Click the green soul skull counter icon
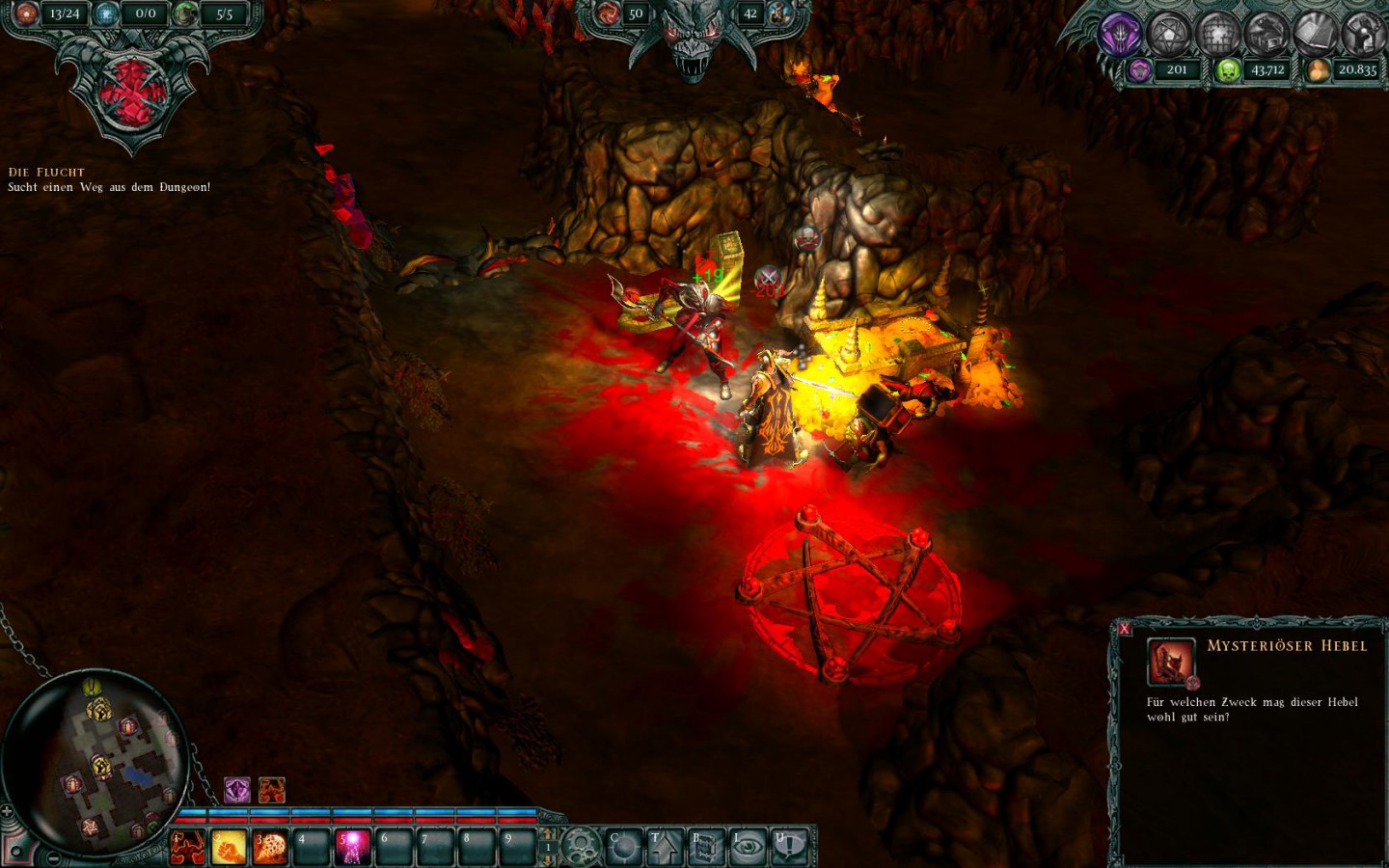The width and height of the screenshot is (1389, 868). click(1228, 69)
